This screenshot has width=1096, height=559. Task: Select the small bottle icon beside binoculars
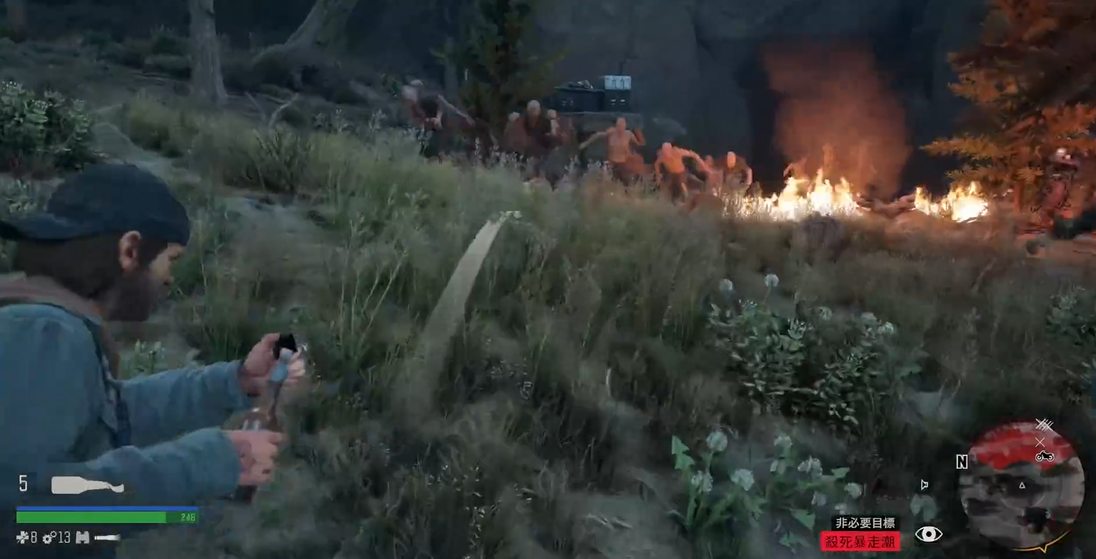tap(106, 538)
